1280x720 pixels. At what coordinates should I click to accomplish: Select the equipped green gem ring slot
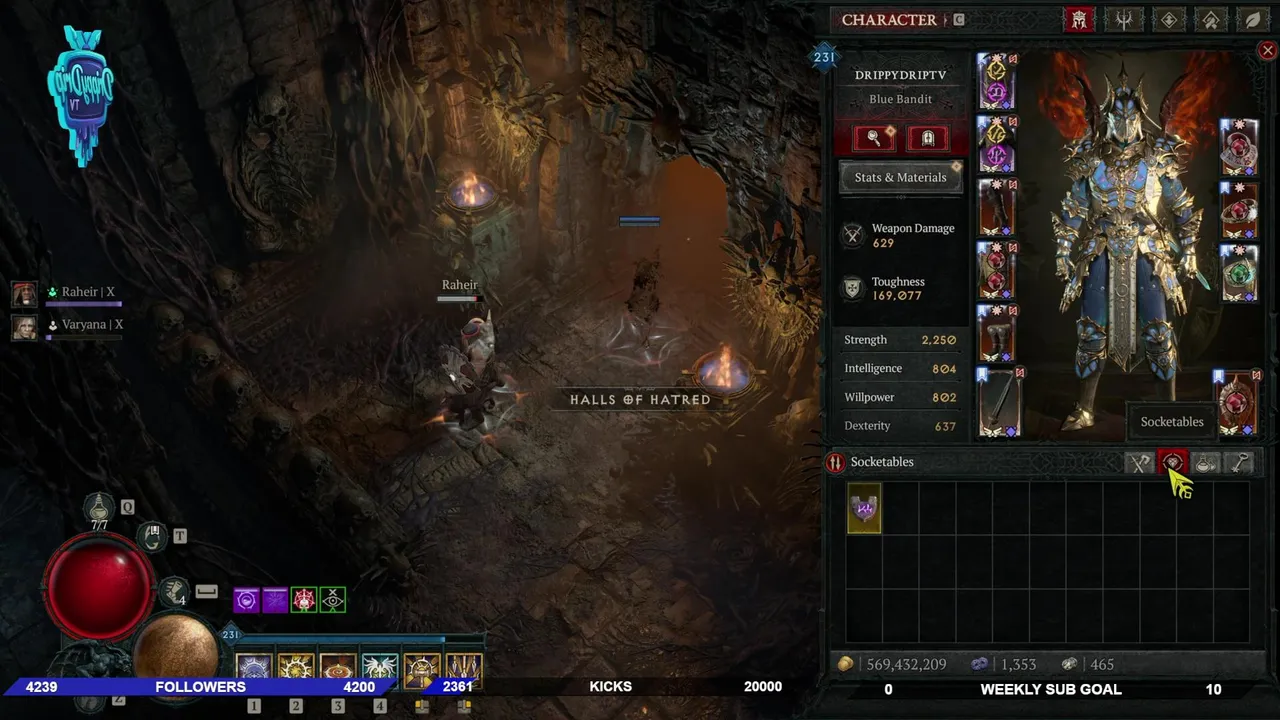(1239, 271)
